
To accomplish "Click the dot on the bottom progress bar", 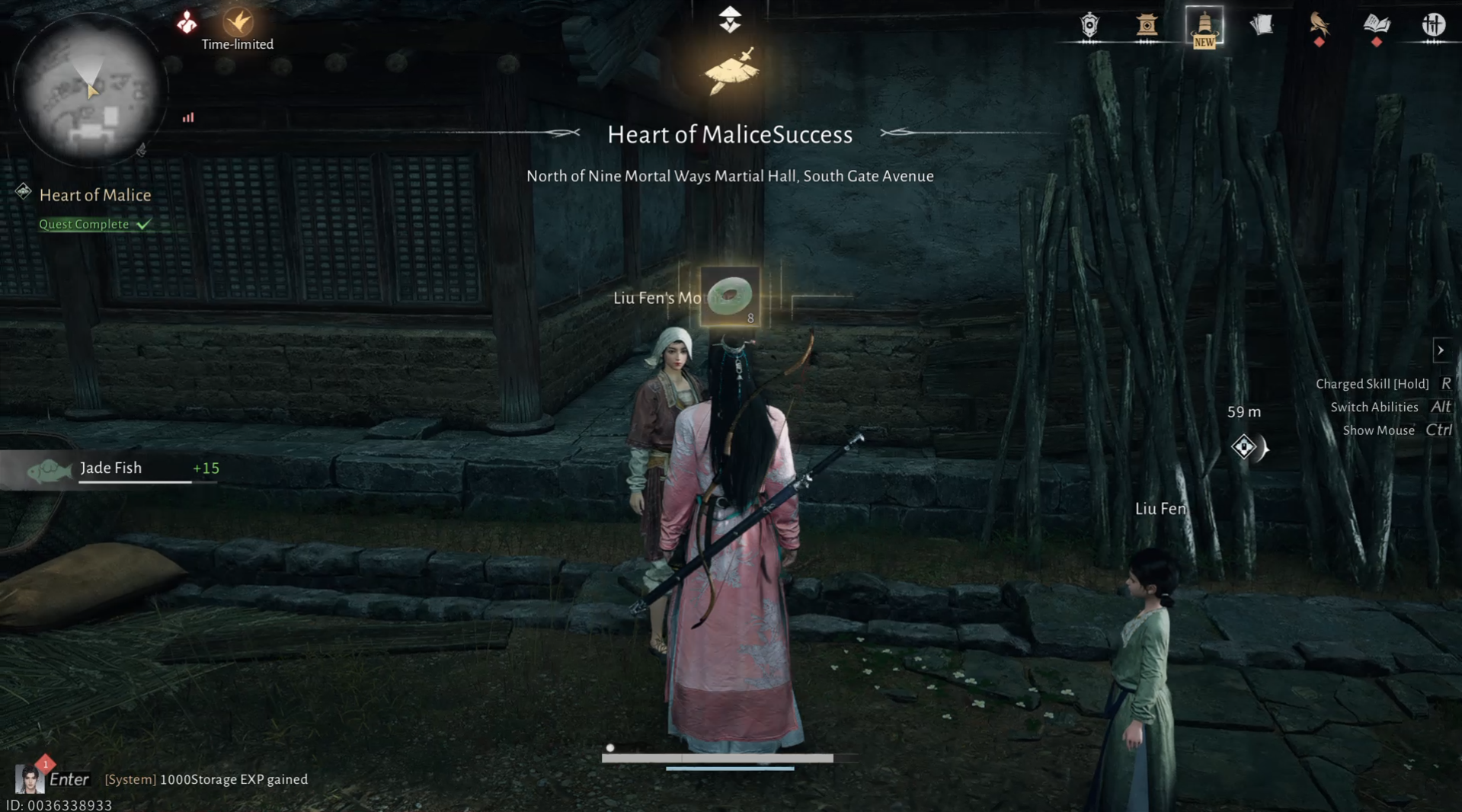I will (x=610, y=749).
